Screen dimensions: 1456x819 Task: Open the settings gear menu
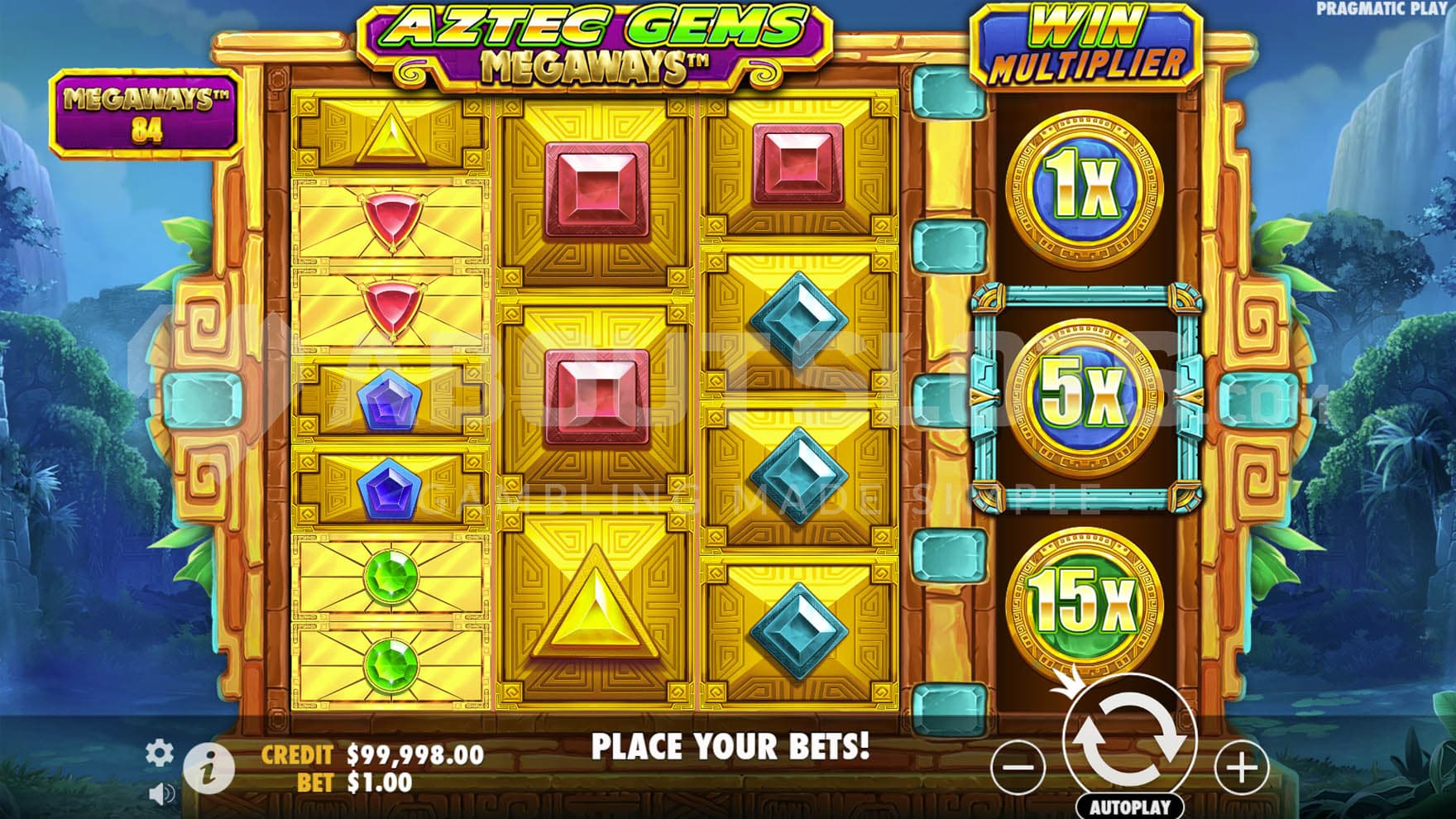click(x=159, y=752)
